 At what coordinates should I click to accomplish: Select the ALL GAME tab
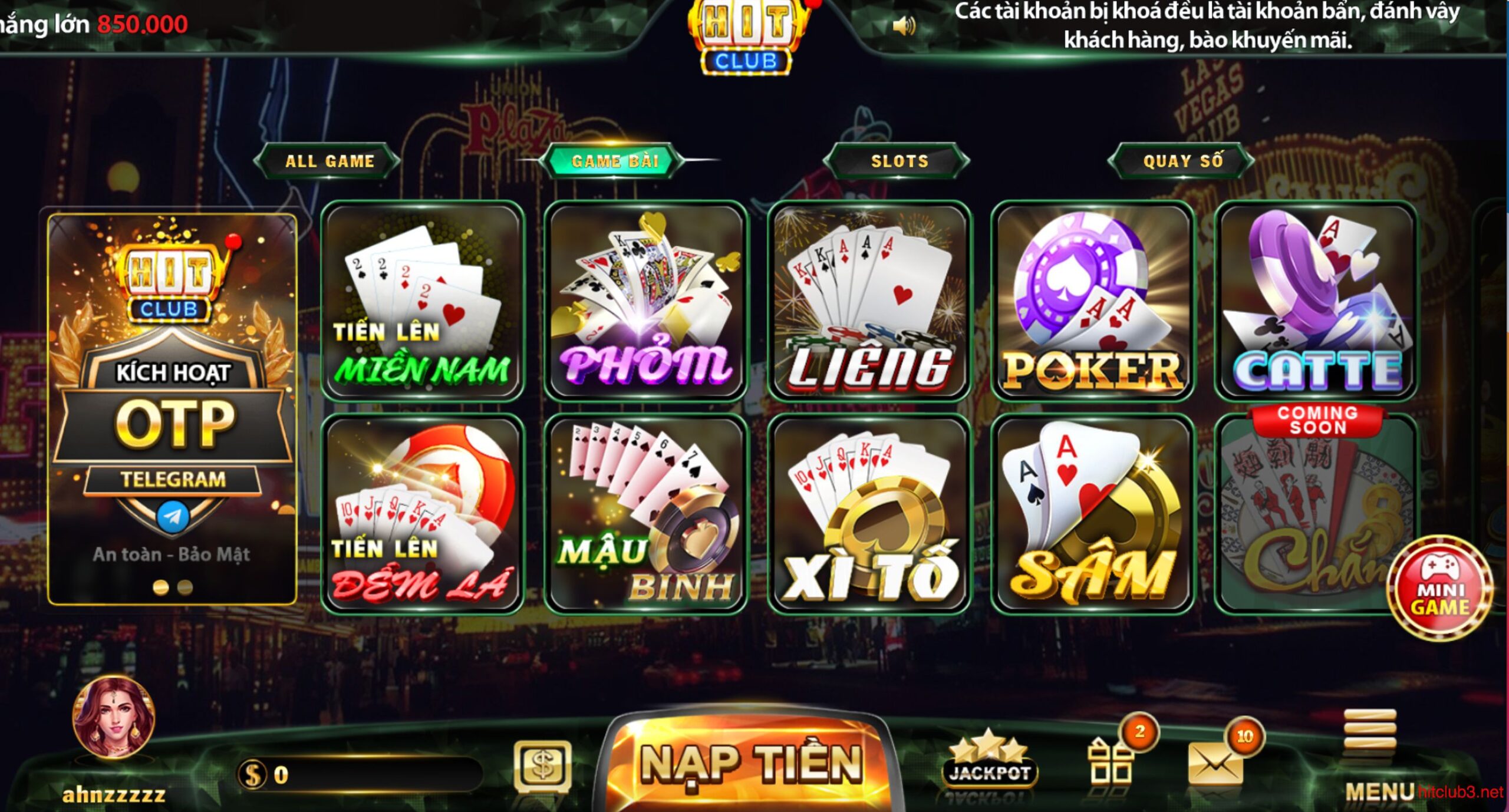[330, 160]
